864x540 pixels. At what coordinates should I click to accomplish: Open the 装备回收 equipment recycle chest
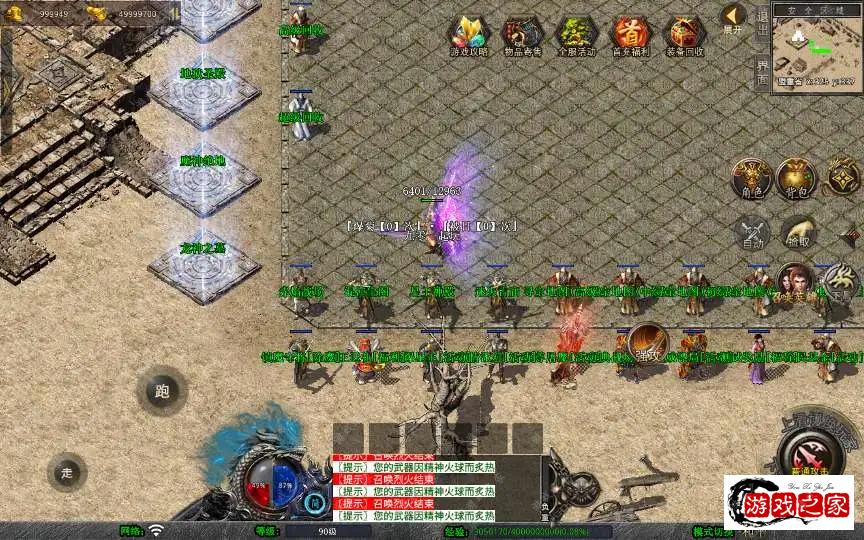[684, 35]
